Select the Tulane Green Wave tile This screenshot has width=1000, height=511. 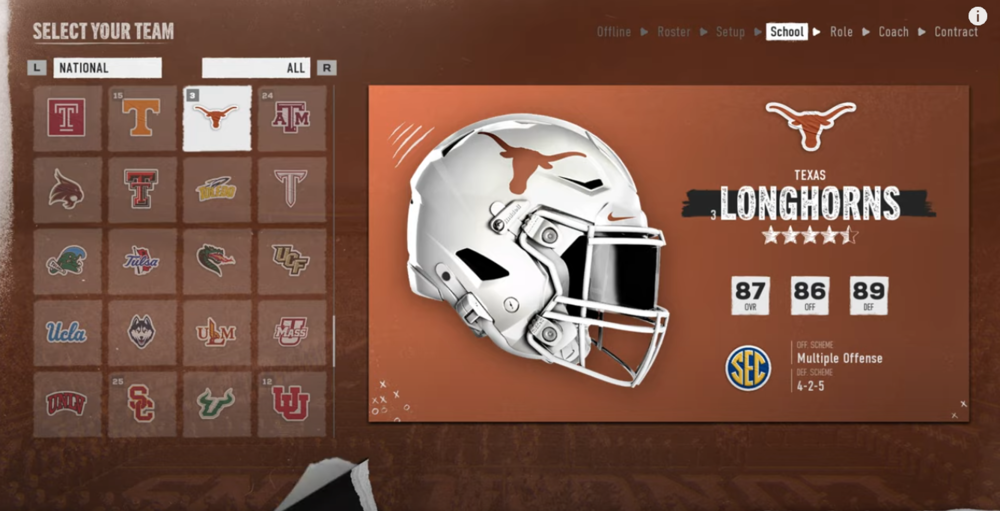67,261
